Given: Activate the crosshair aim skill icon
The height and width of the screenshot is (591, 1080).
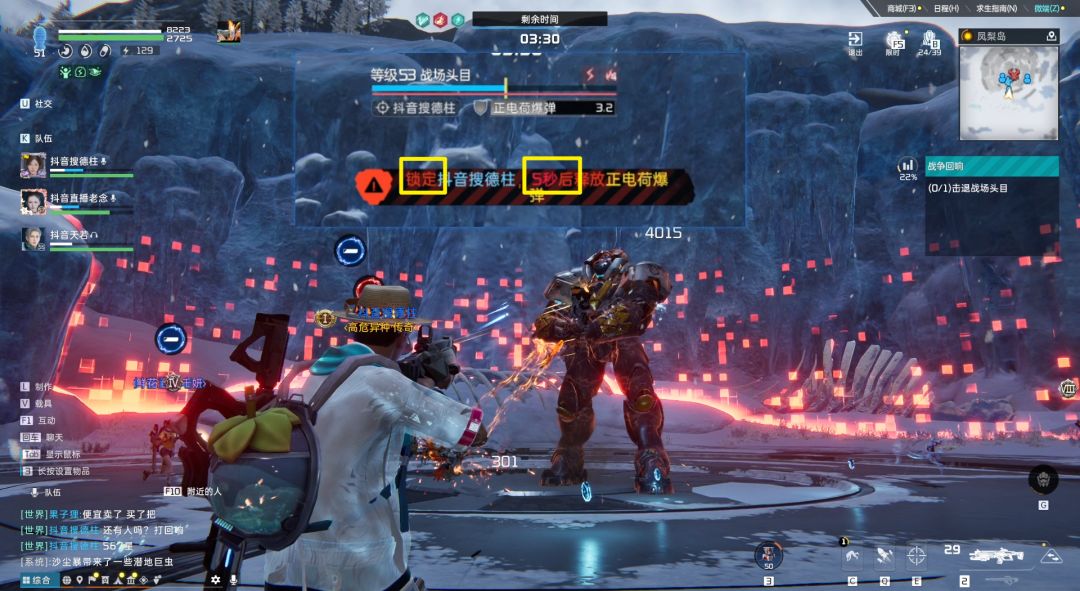Looking at the screenshot, I should click(x=916, y=556).
